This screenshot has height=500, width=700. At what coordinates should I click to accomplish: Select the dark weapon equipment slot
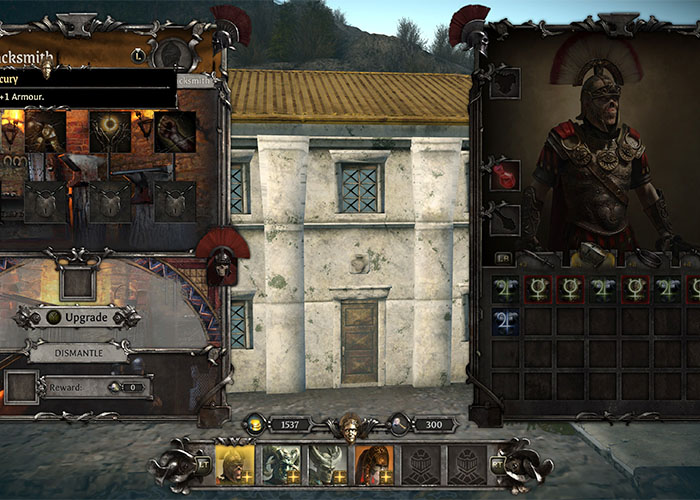[506, 218]
